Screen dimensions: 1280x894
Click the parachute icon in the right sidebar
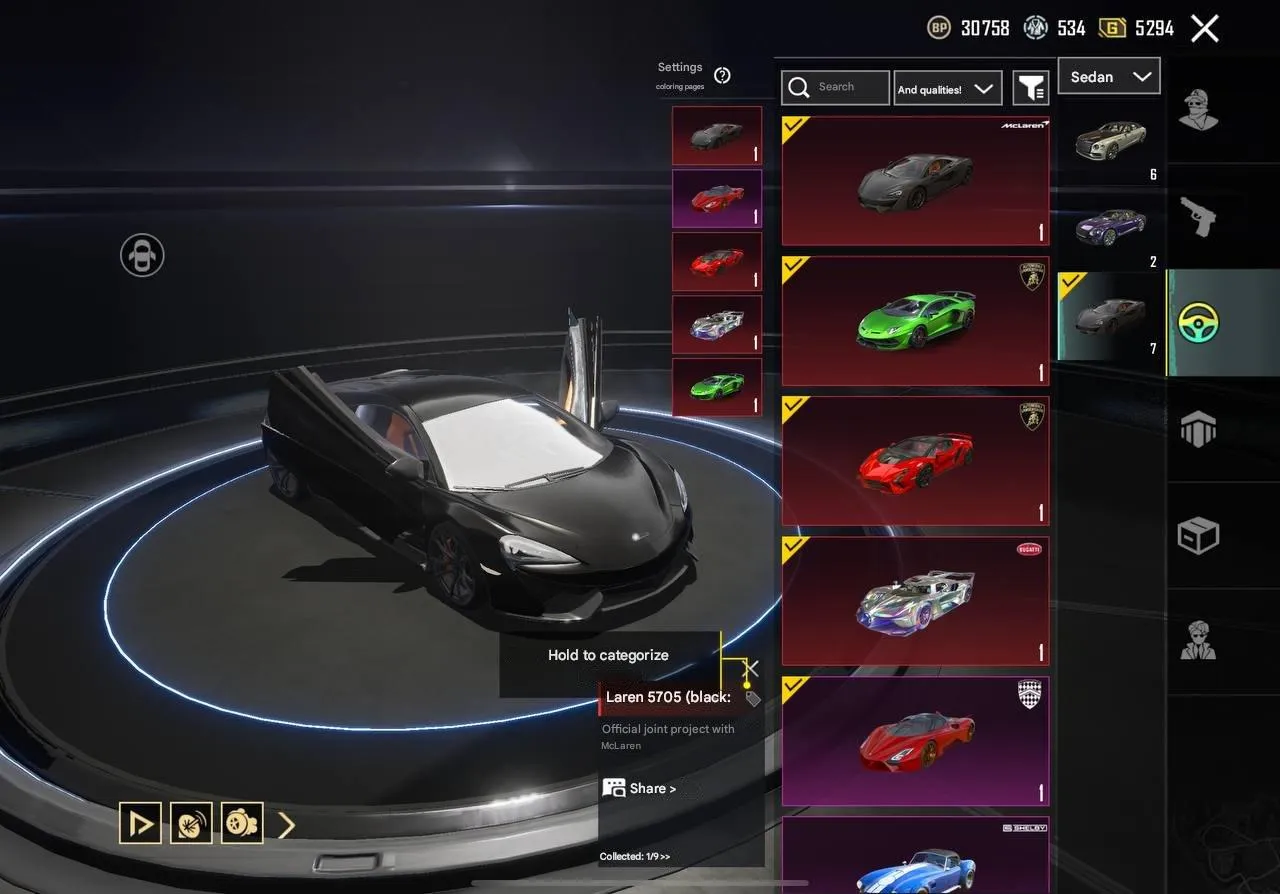1199,428
